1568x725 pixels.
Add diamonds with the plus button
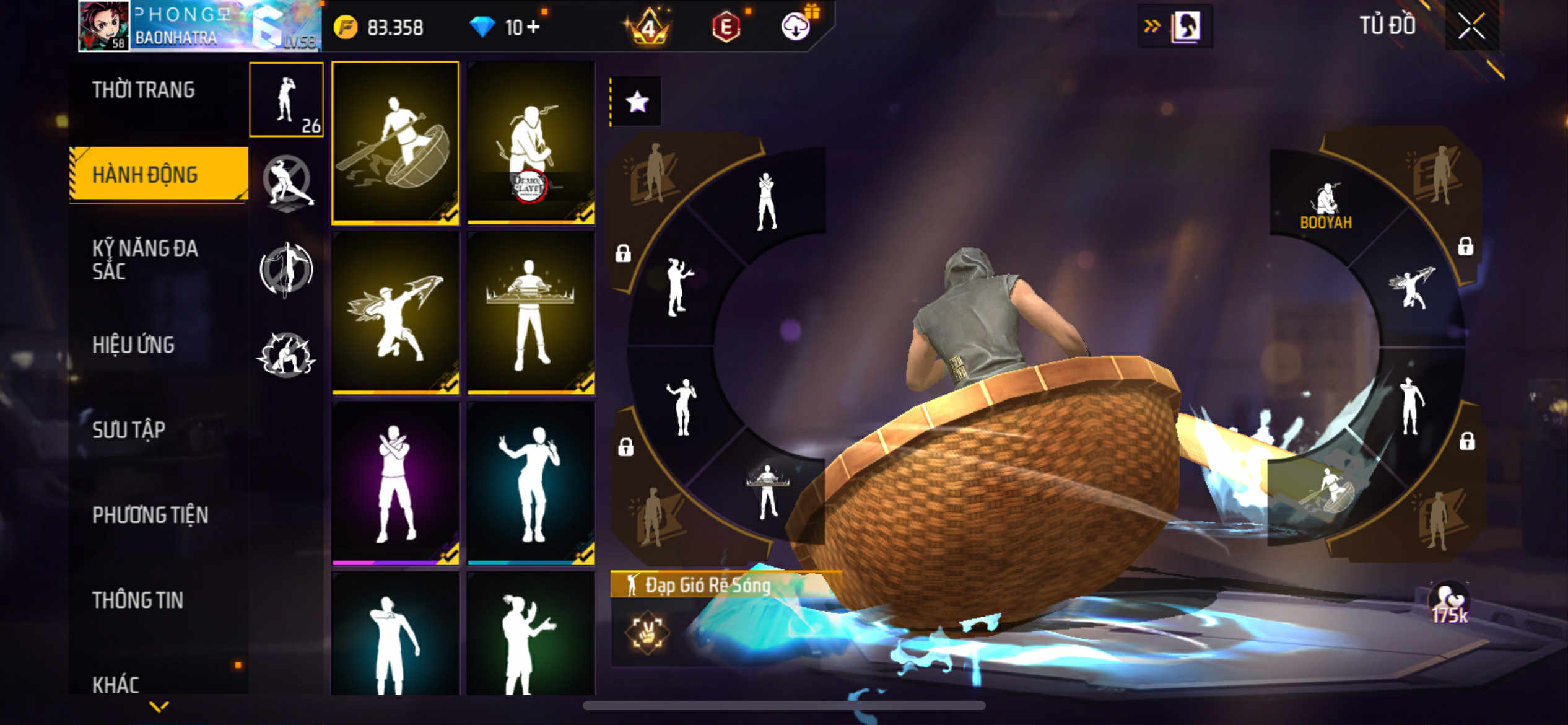533,27
